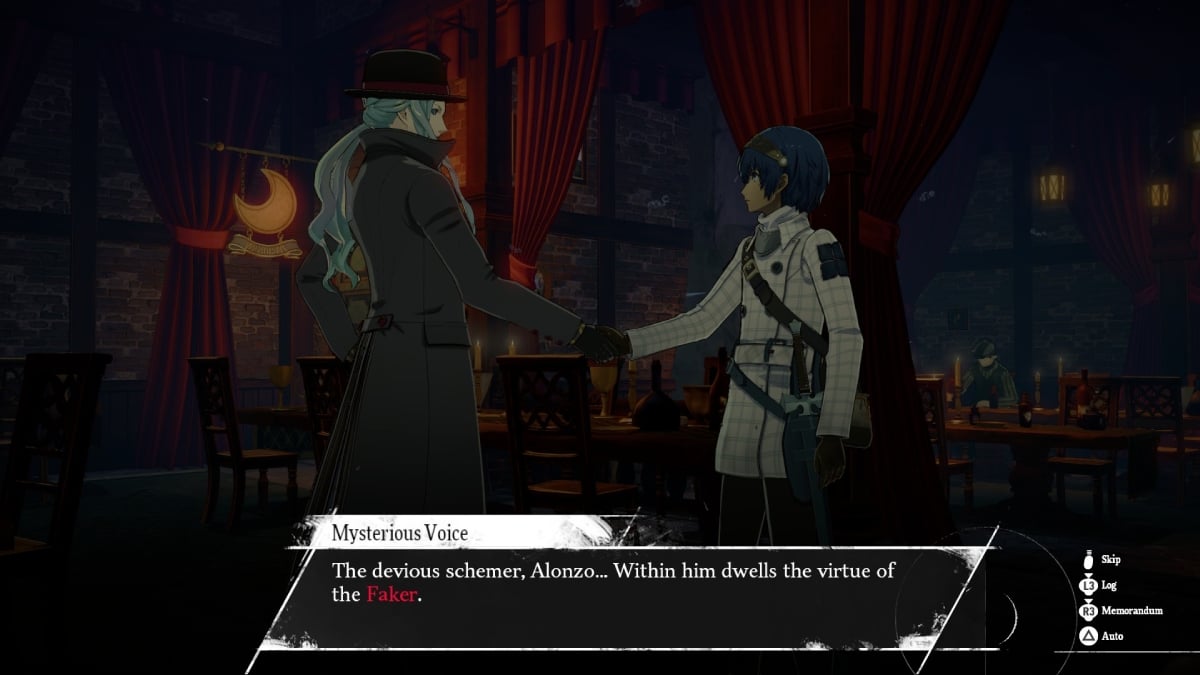Viewport: 1200px width, 675px height.
Task: Open the Memorandum
Action: (1131, 610)
